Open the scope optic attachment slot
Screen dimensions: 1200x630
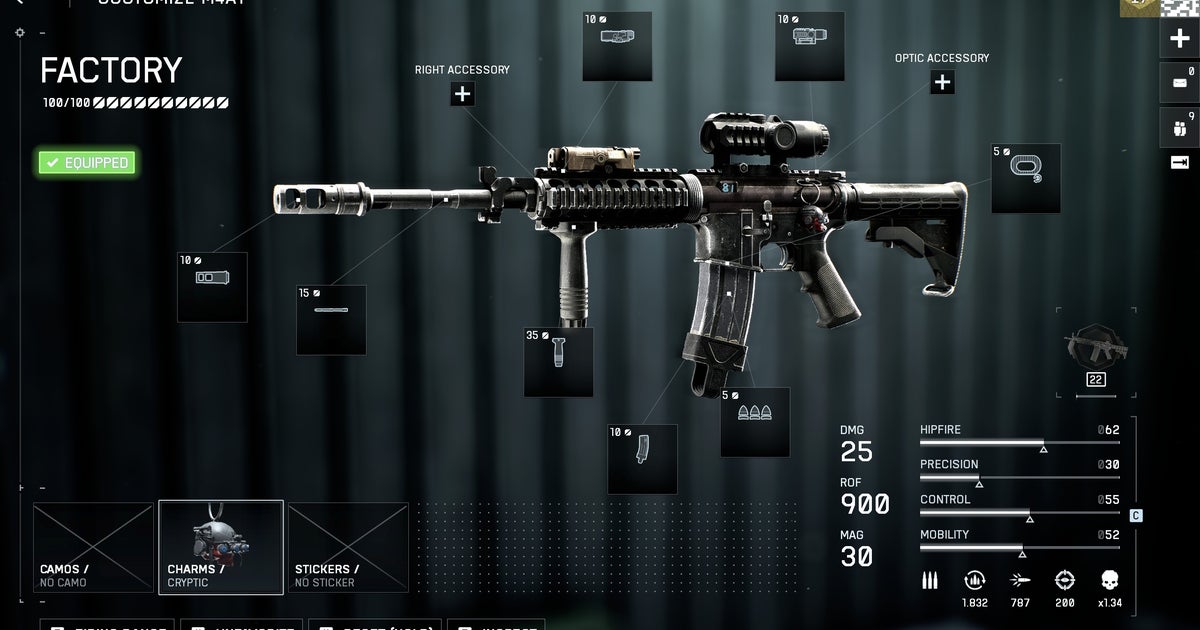810,47
